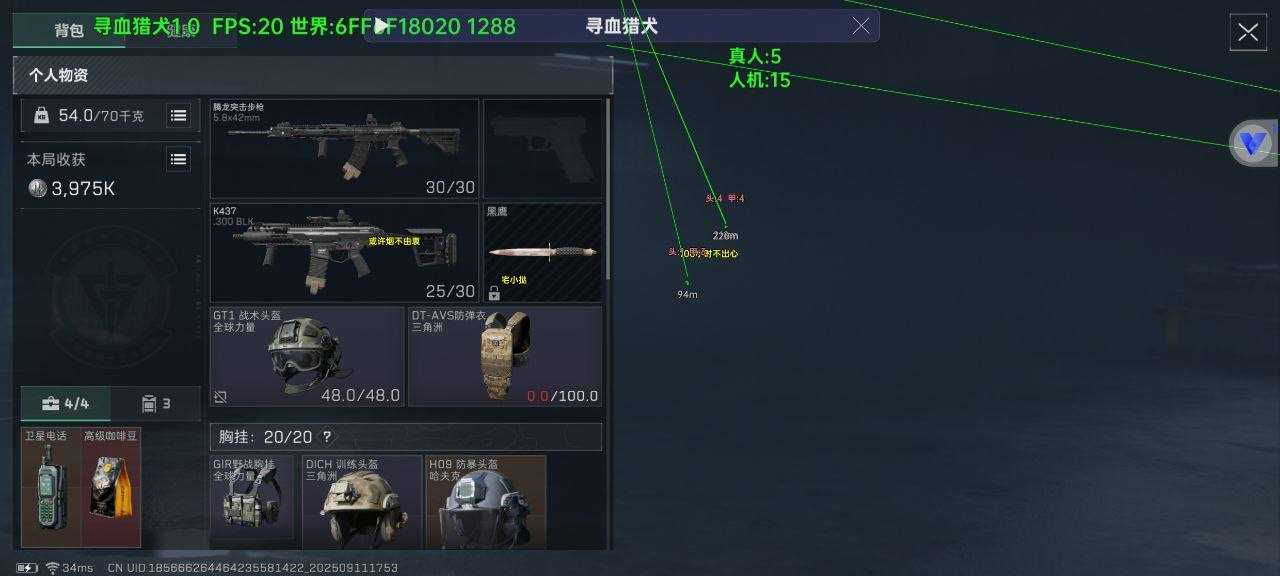Open the list beside the weight readout
Viewport: 1280px width, 576px height.
[x=178, y=116]
